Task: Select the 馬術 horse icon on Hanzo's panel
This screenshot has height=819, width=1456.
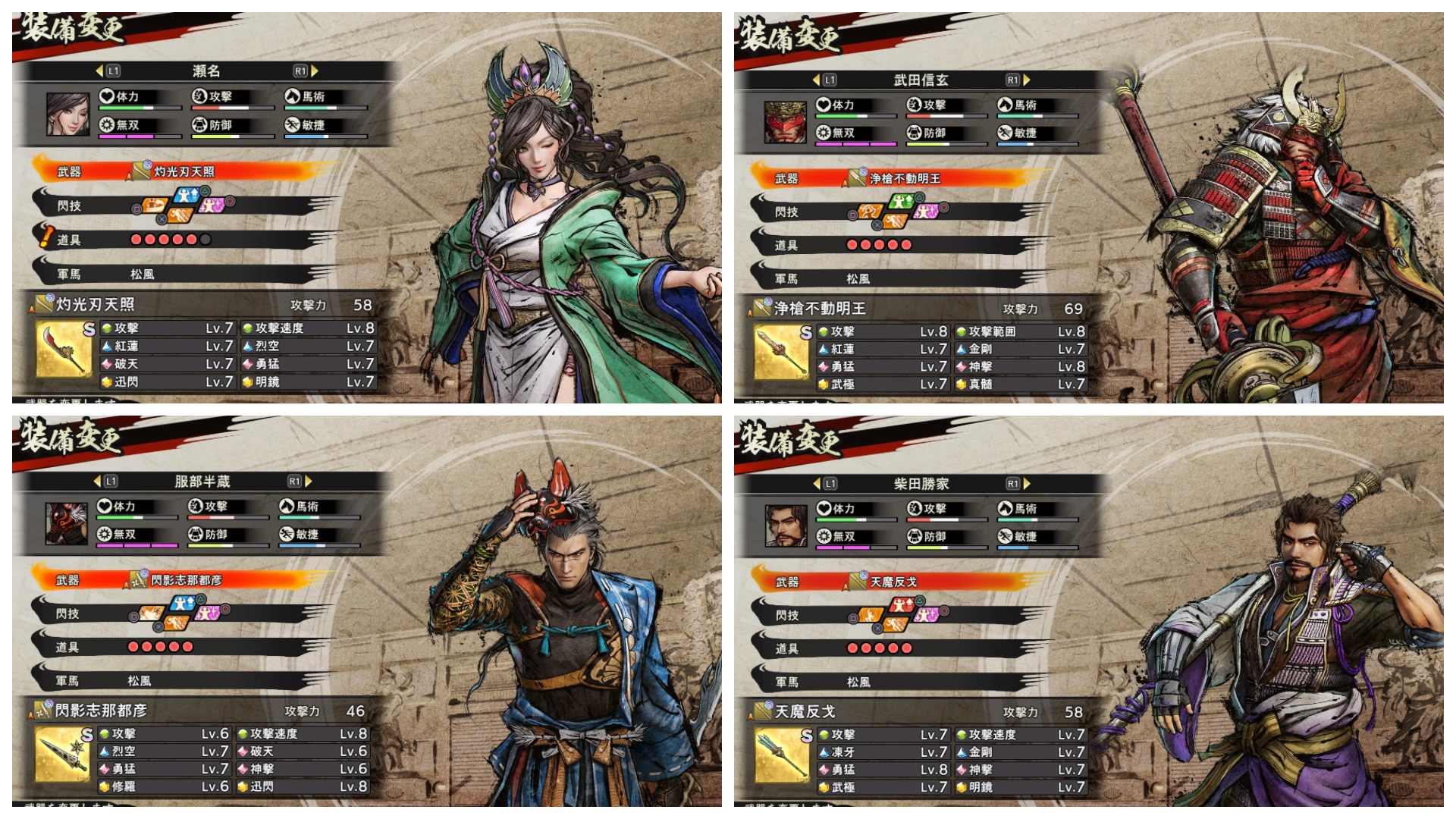Action: tap(287, 507)
